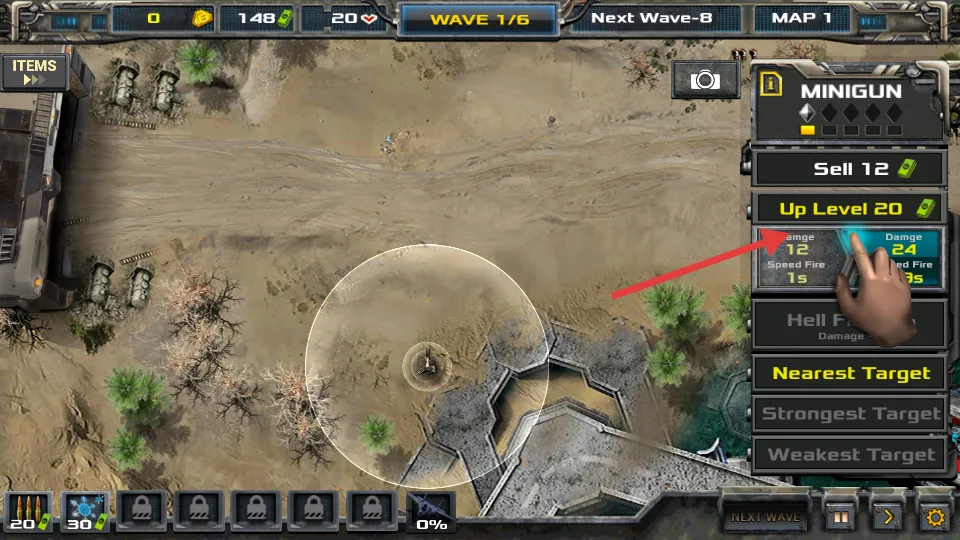Upgrade minigun with Up Level 20
Screen dimensions: 960x540
pos(849,209)
